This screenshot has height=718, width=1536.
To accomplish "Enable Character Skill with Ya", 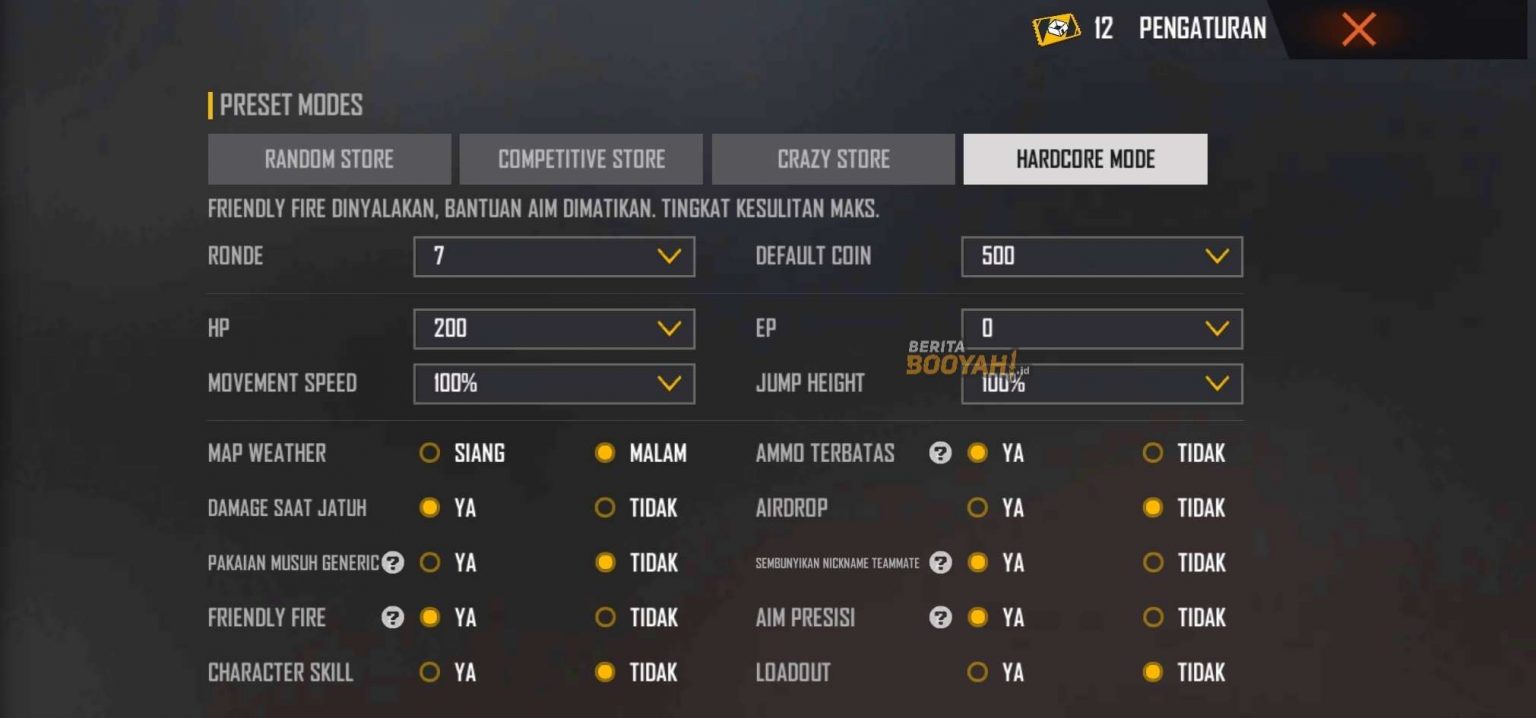I will pyautogui.click(x=430, y=672).
